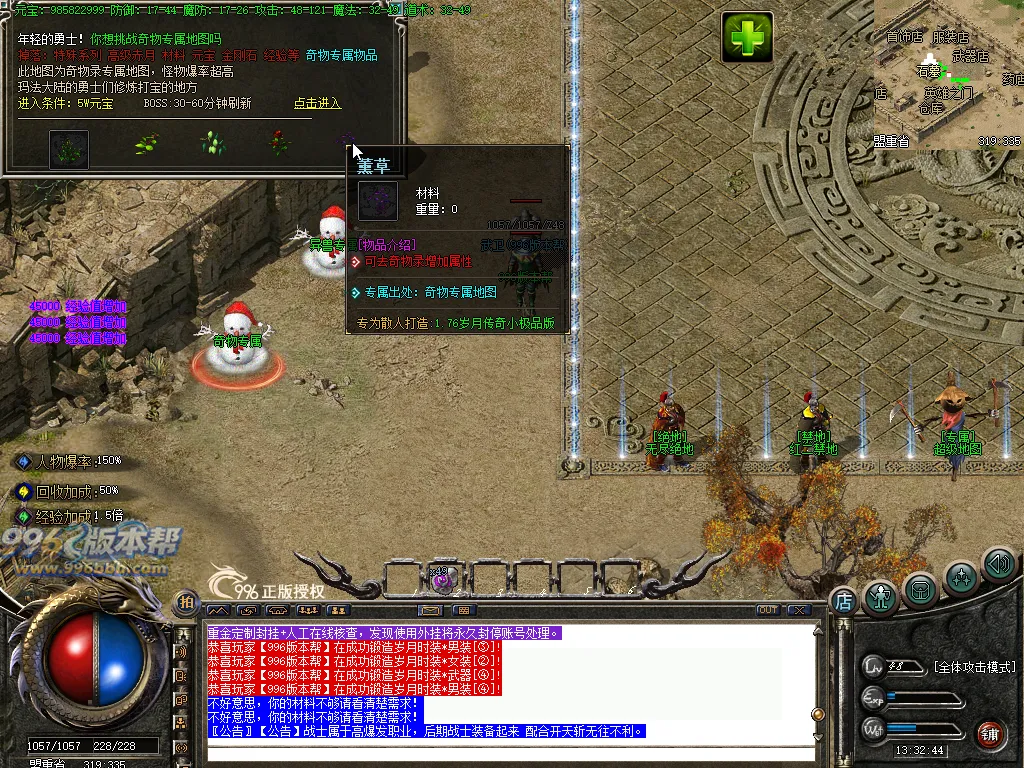The height and width of the screenshot is (768, 1024).
Task: Select the yellow-green leaf item in the dialog
Action: [x=147, y=144]
